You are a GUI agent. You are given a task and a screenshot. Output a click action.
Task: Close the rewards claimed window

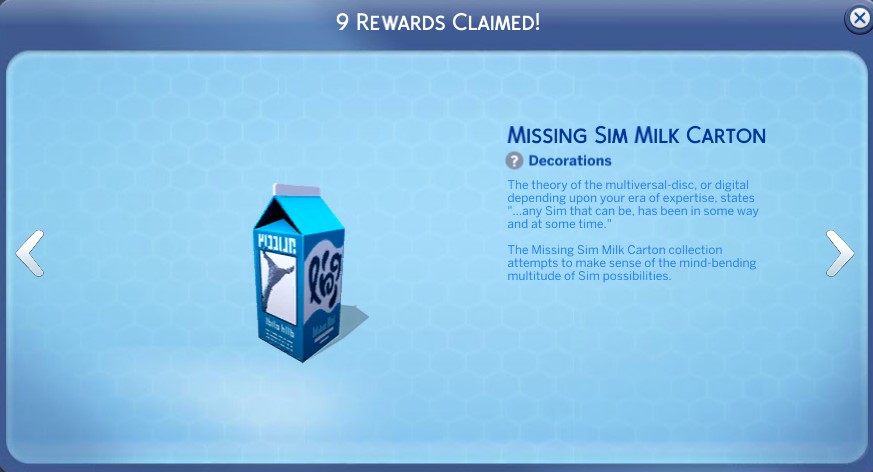pos(858,18)
